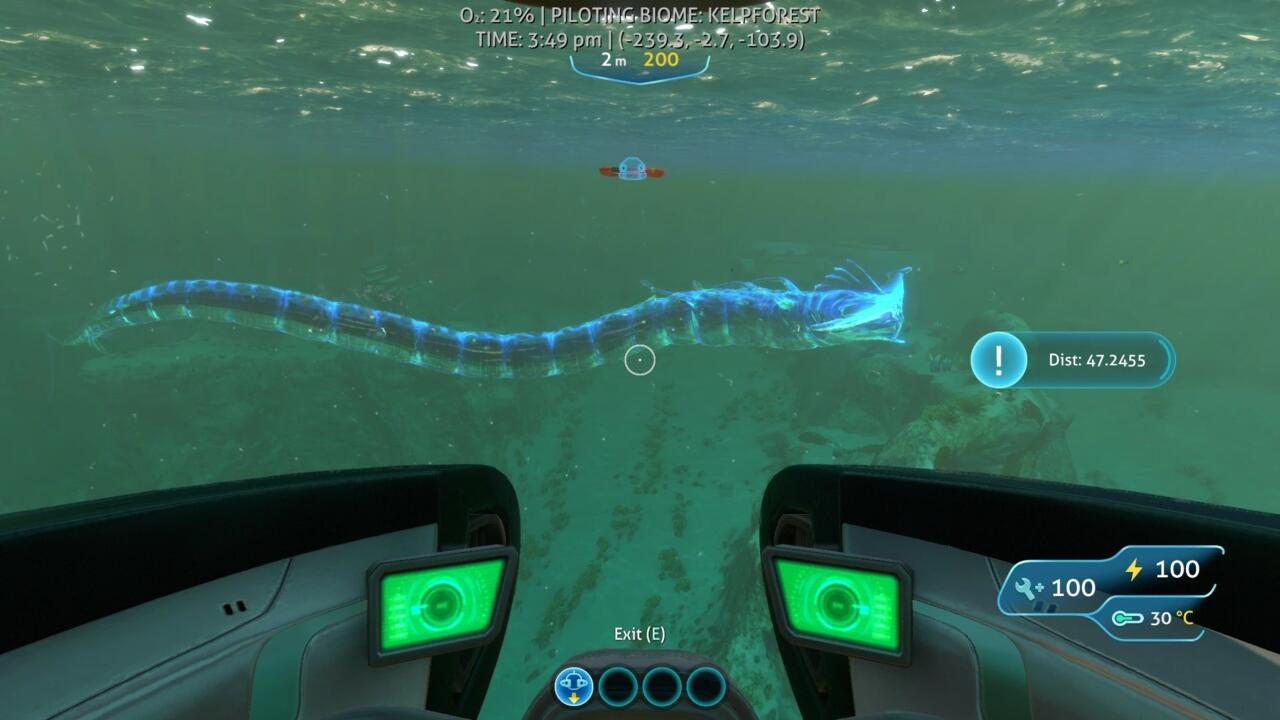Click the center aiming reticle
The height and width of the screenshot is (720, 1280).
(640, 360)
